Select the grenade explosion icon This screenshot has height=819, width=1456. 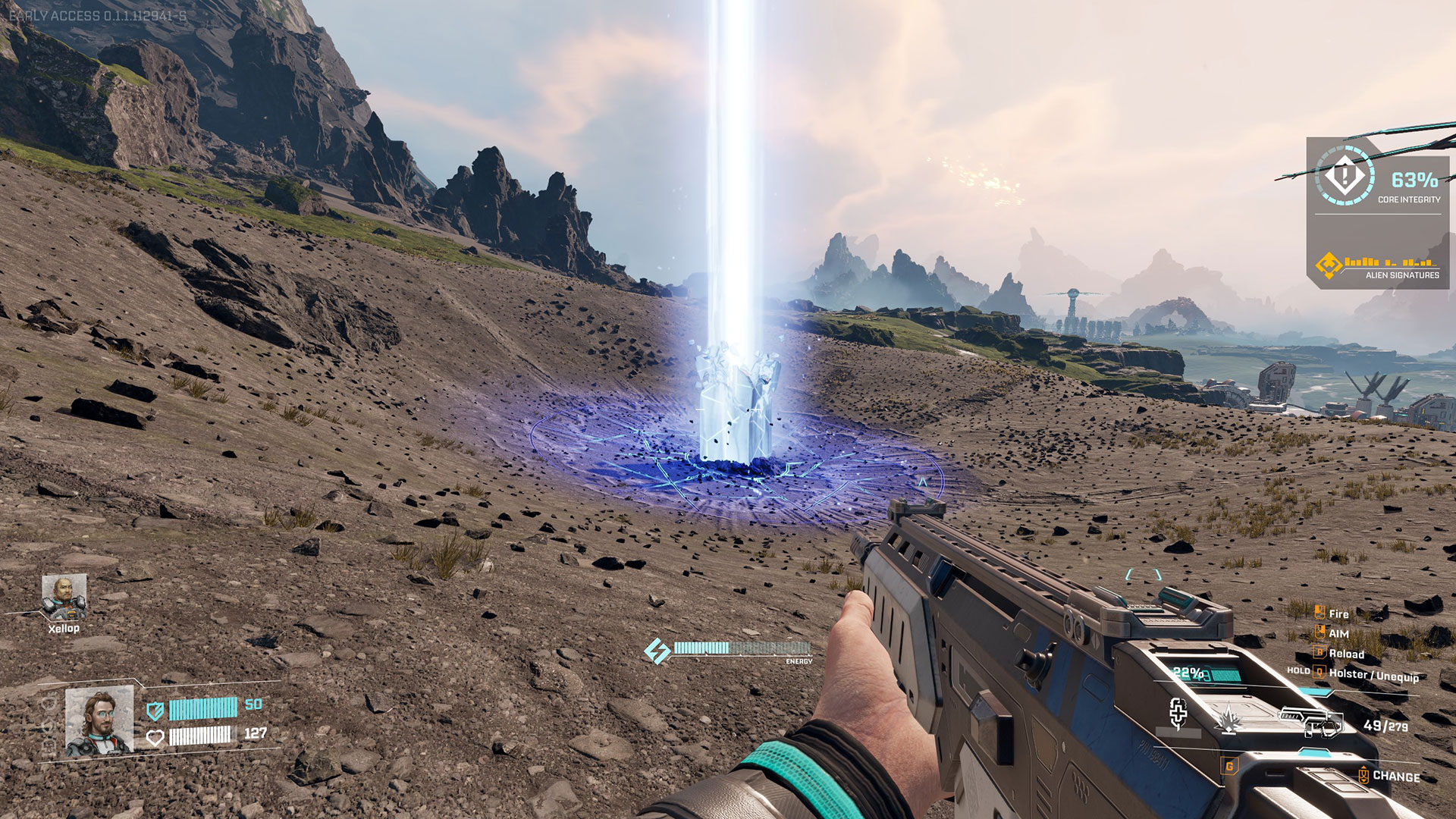coord(1228,718)
